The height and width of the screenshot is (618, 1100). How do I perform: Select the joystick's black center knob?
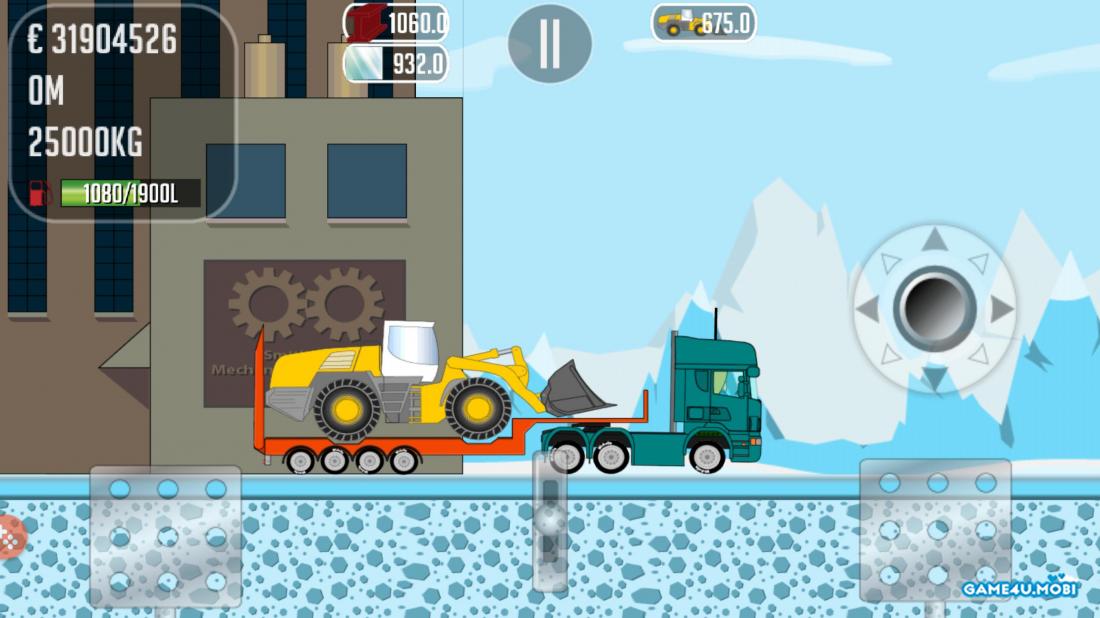[934, 308]
